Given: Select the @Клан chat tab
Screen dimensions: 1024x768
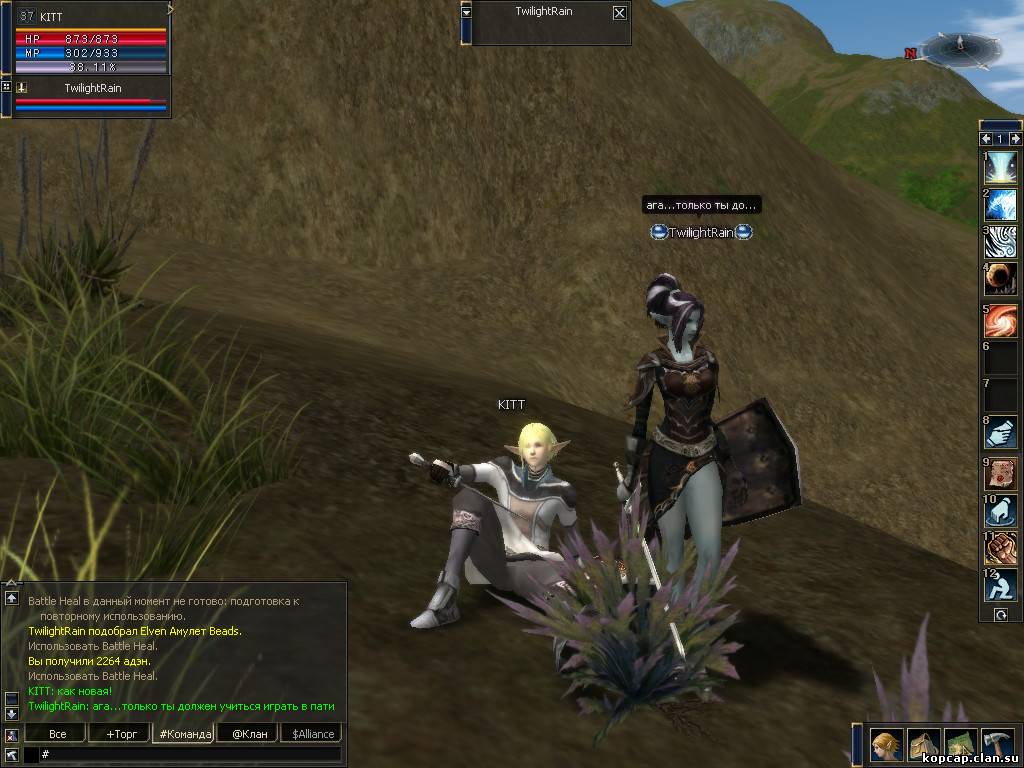Looking at the screenshot, I should [x=244, y=734].
